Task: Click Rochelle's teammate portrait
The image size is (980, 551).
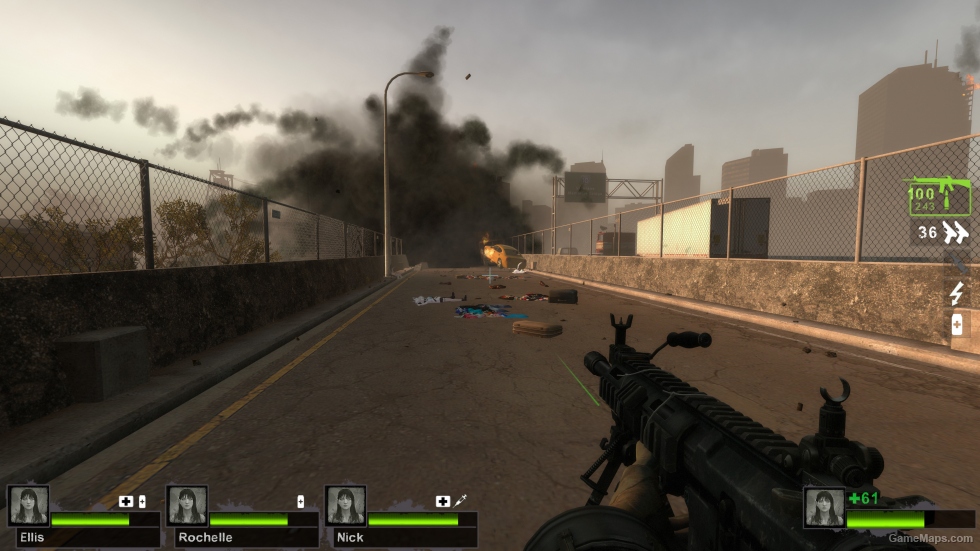Action: tap(187, 505)
